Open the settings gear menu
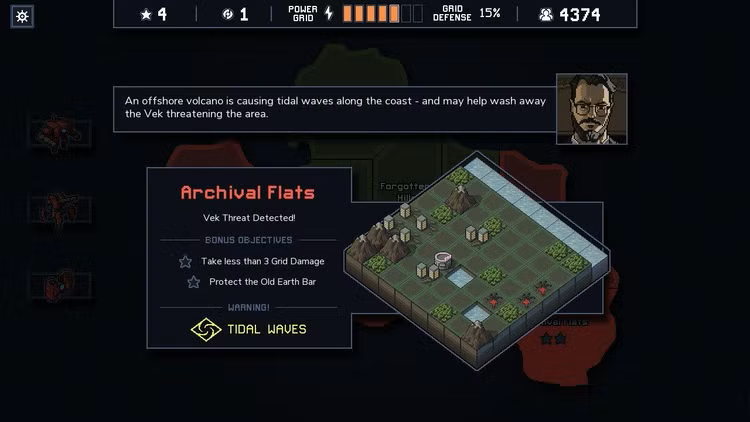The height and width of the screenshot is (422, 750). point(23,16)
